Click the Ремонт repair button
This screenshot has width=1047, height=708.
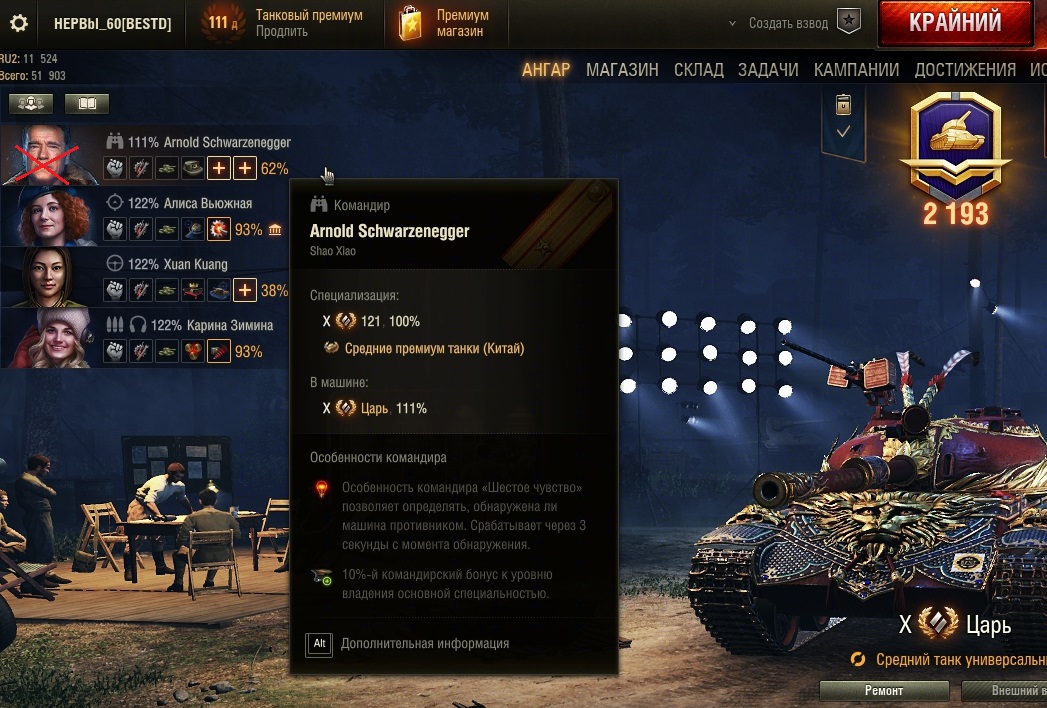[883, 691]
